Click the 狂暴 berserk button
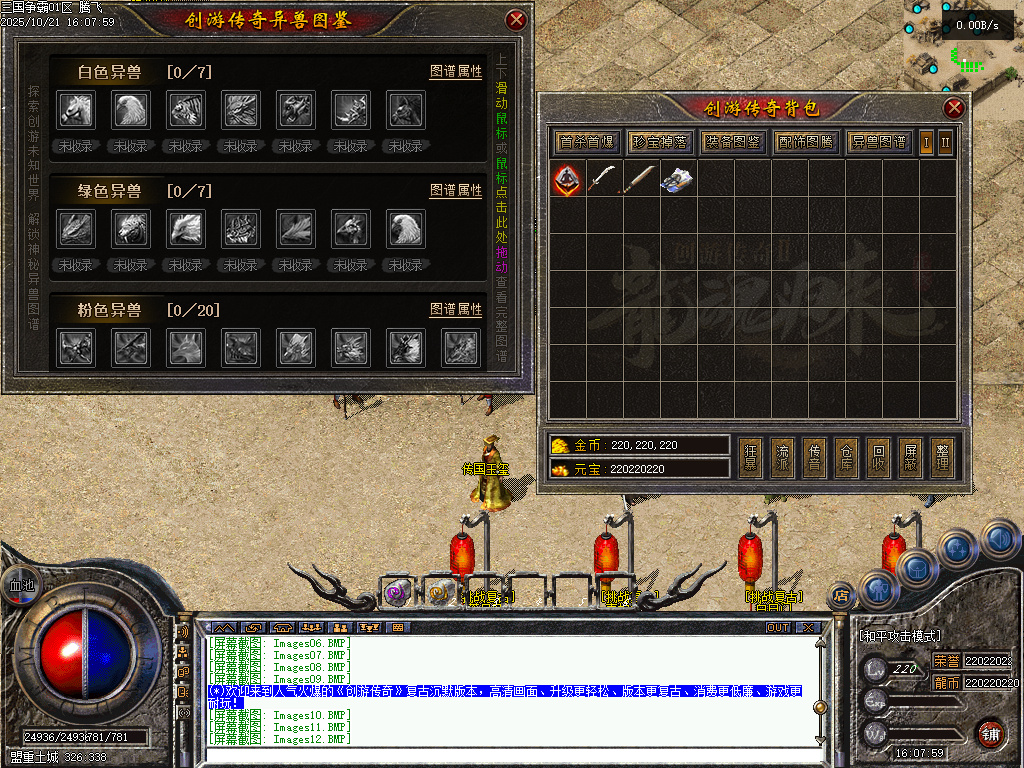Image resolution: width=1024 pixels, height=768 pixels. pyautogui.click(x=750, y=458)
